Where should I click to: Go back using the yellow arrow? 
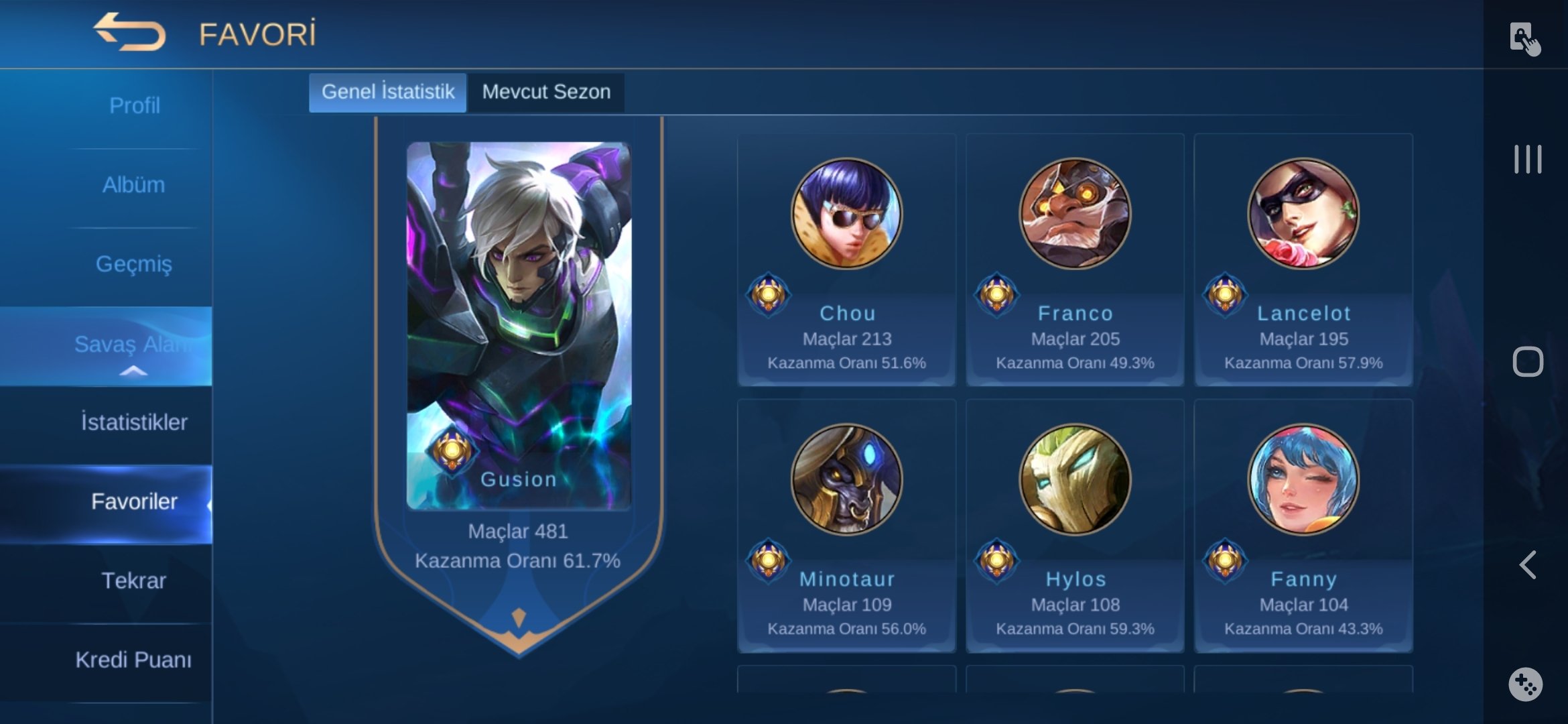click(129, 32)
